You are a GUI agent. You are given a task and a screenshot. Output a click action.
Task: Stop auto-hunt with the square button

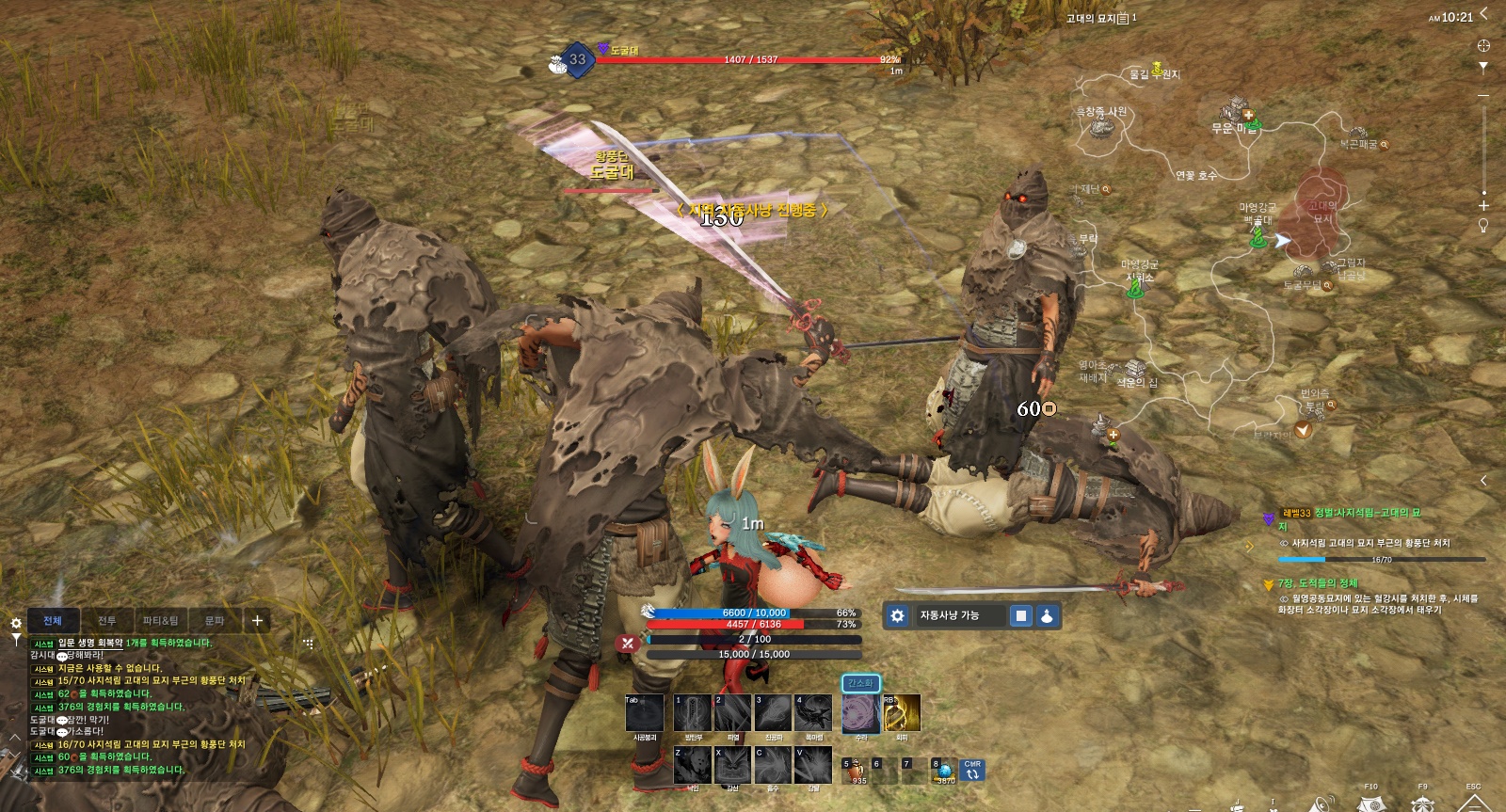[x=1020, y=615]
